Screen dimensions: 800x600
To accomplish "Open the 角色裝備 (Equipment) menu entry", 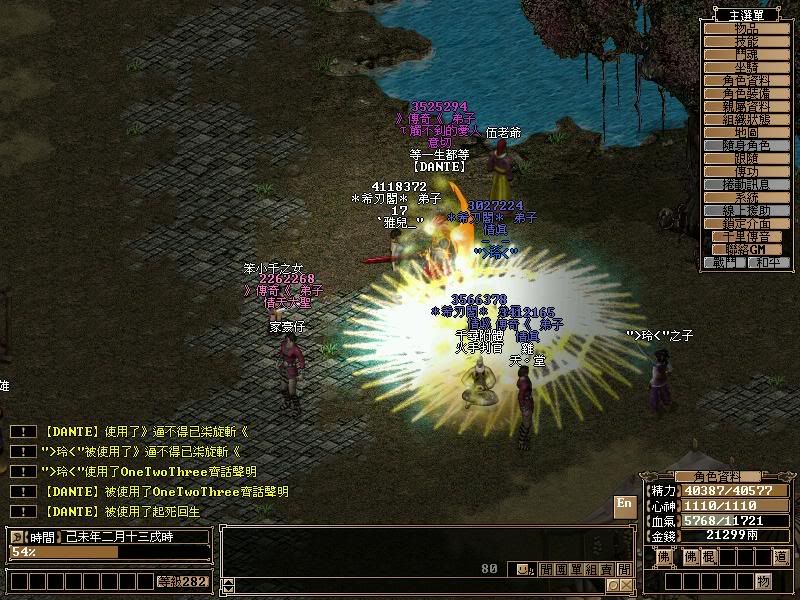I will (745, 93).
